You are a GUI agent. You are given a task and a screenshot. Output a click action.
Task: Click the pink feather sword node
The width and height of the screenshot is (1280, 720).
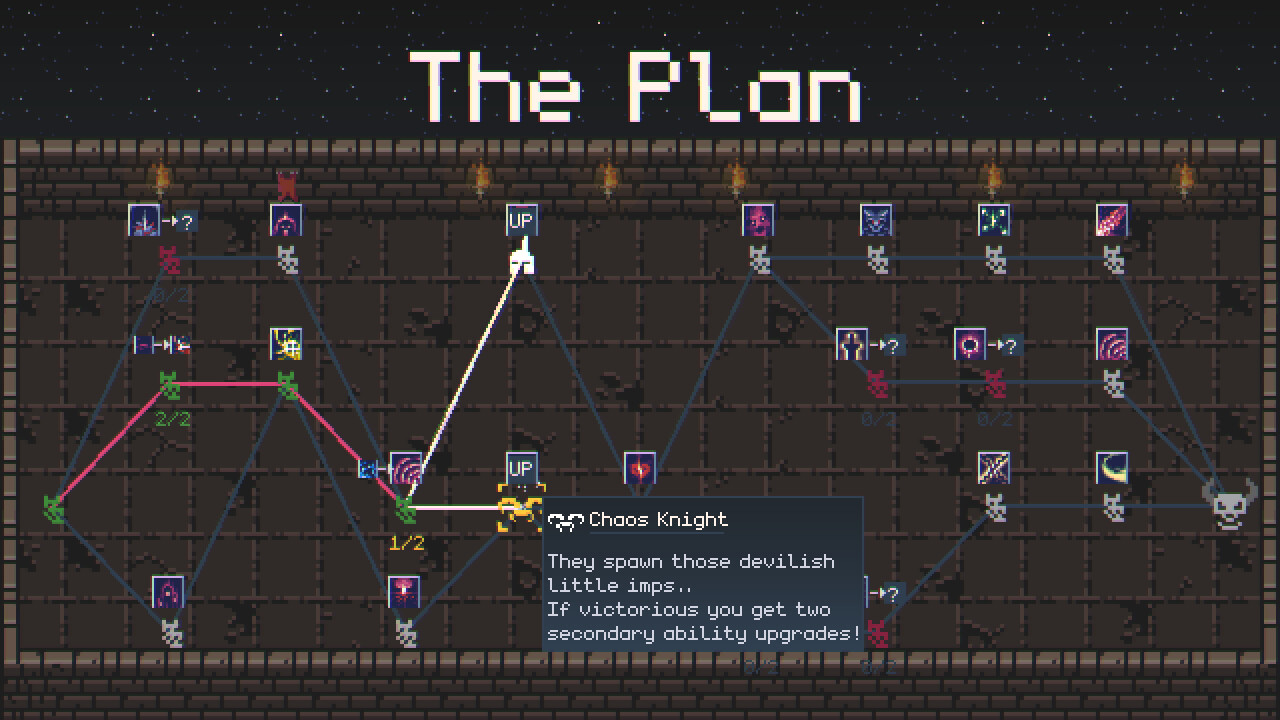point(1112,219)
